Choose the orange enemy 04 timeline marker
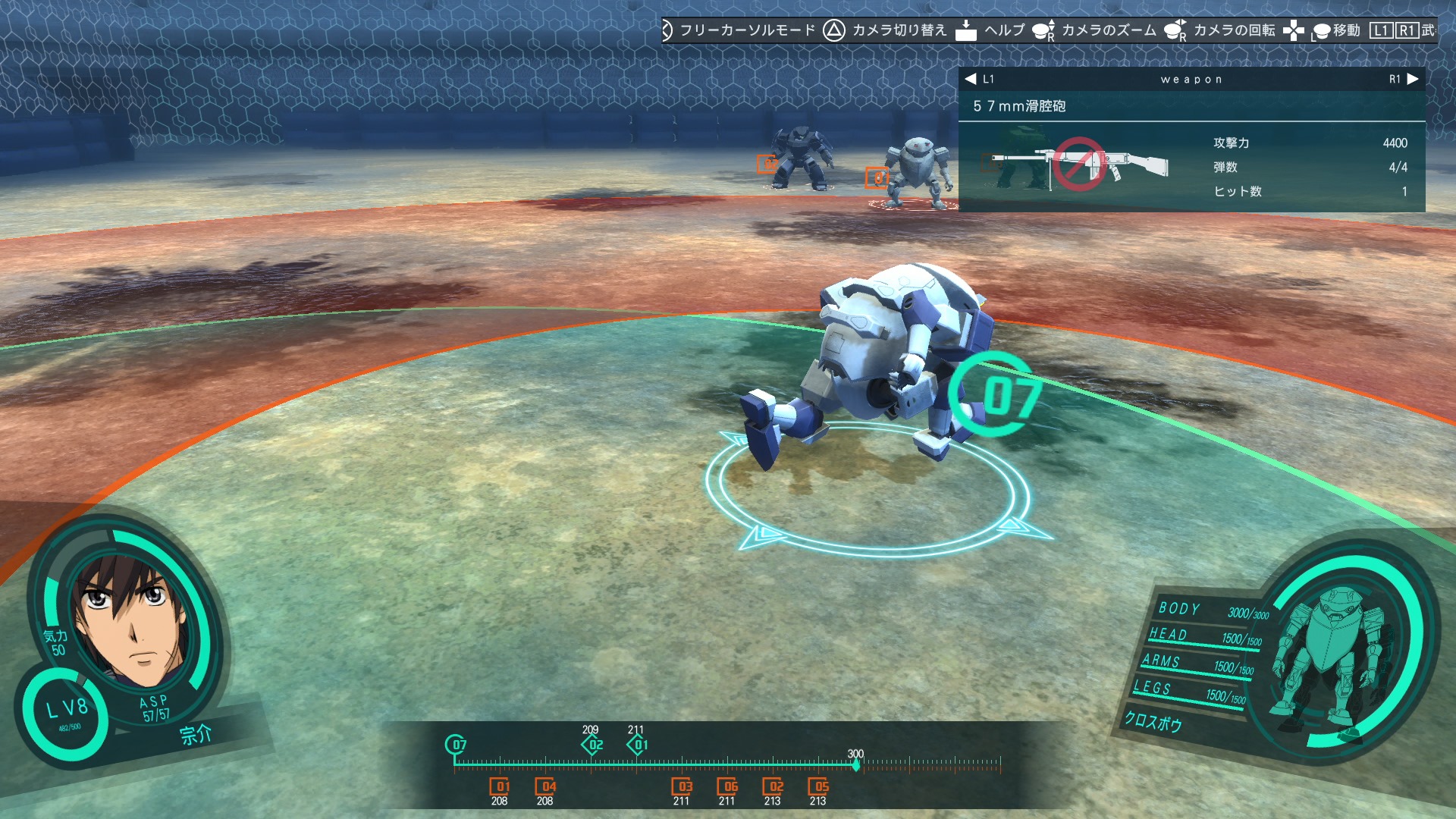This screenshot has width=1456, height=819. 545,786
